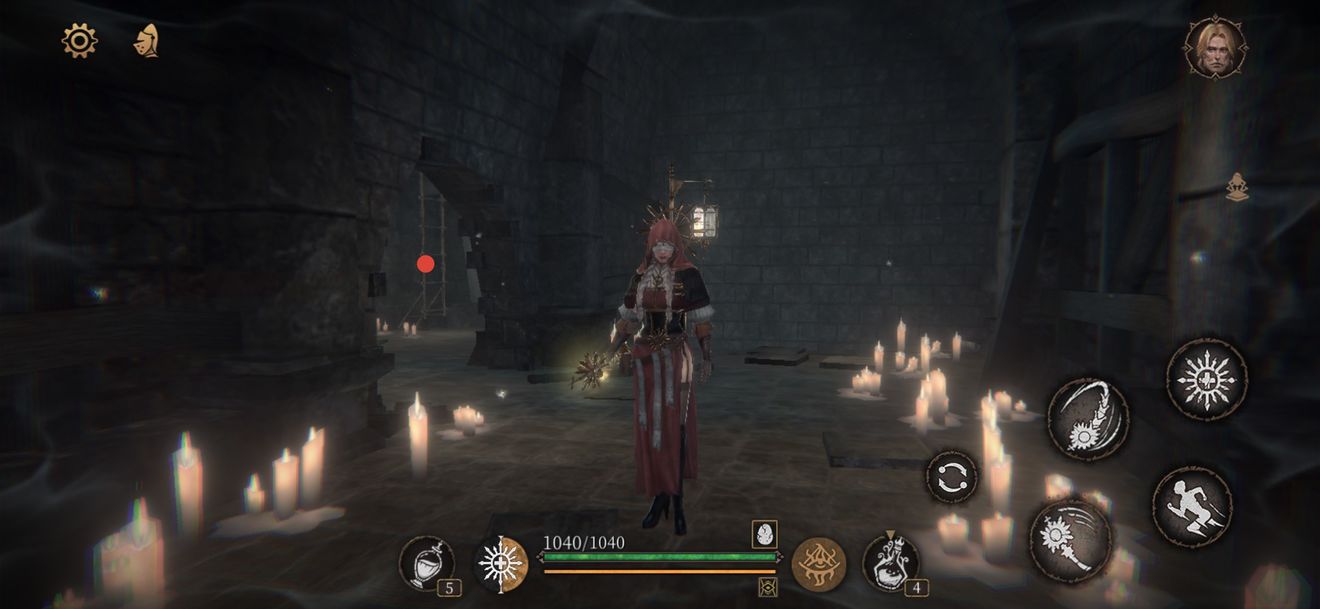Drink the flask with 5 charges
The height and width of the screenshot is (609, 1320).
427,563
